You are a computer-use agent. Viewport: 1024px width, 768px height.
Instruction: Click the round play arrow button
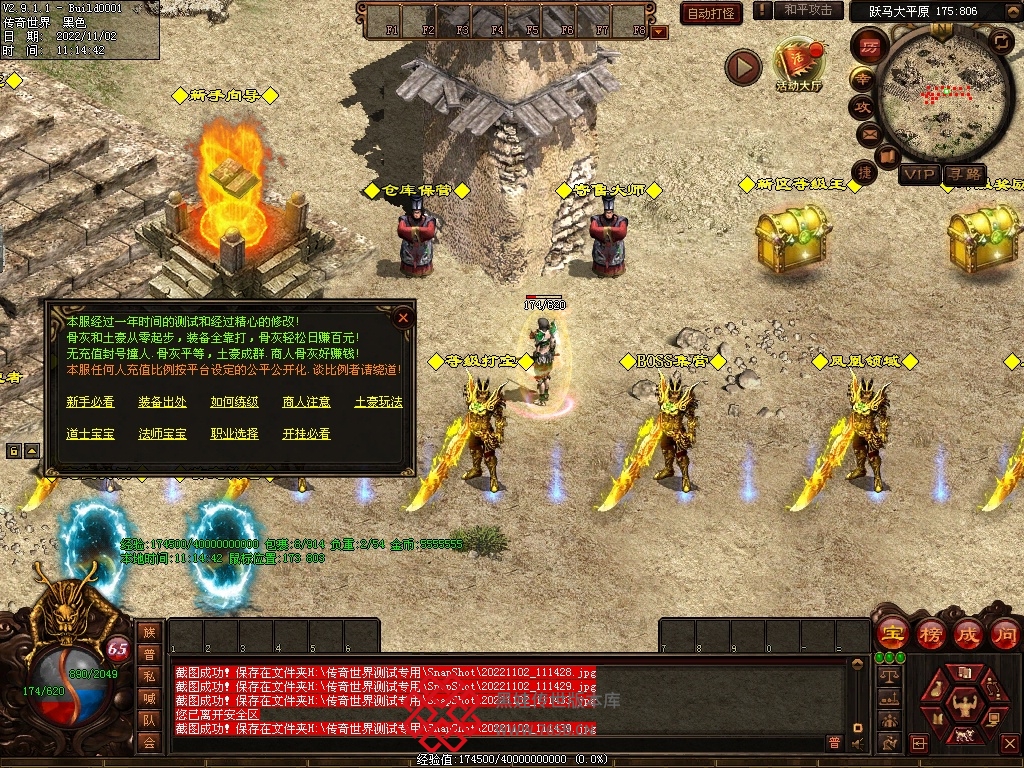(x=743, y=68)
